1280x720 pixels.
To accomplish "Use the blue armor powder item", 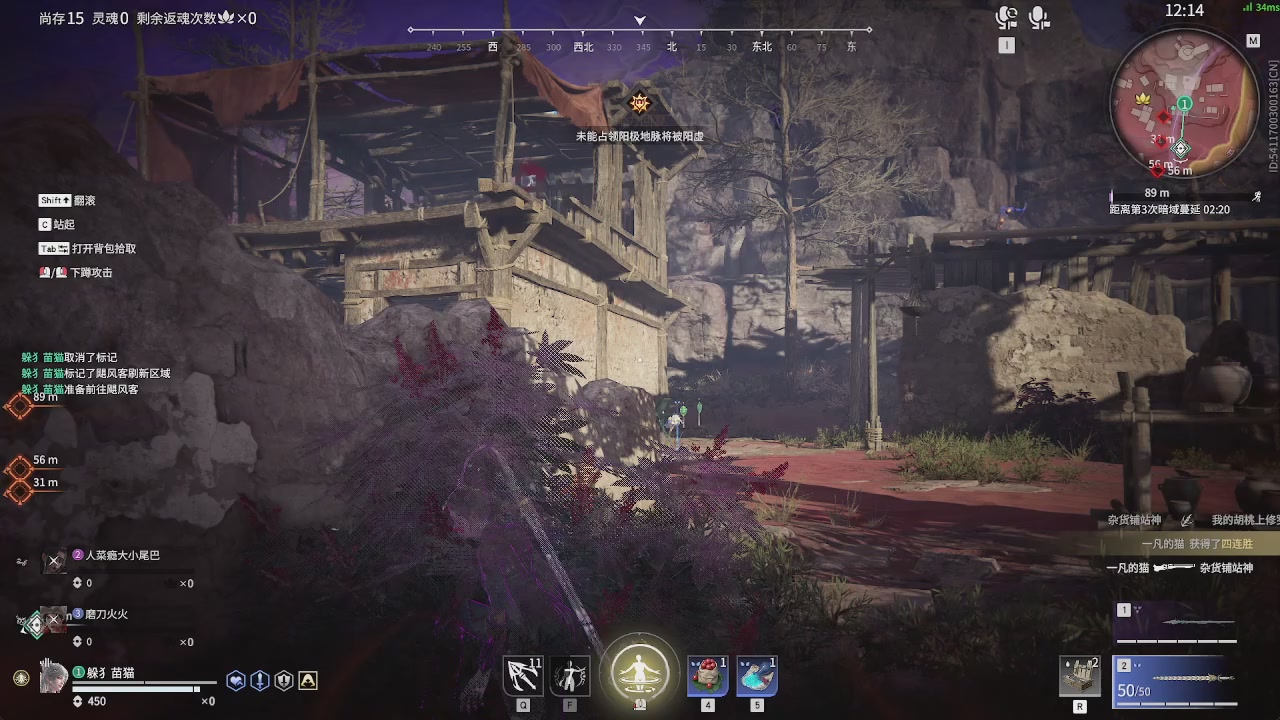I will [x=757, y=676].
